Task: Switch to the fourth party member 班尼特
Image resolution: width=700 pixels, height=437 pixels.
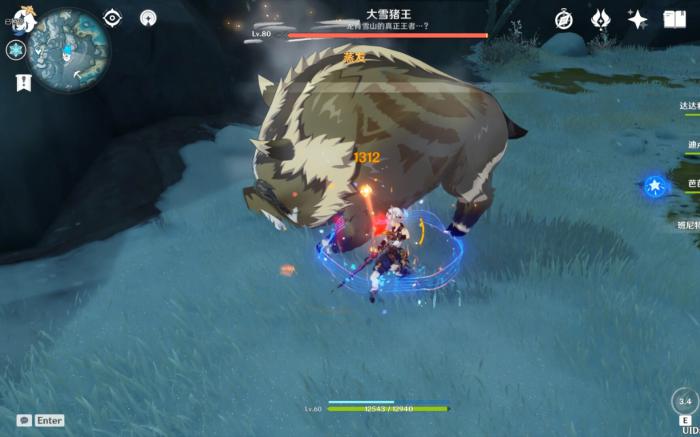Action: point(690,226)
